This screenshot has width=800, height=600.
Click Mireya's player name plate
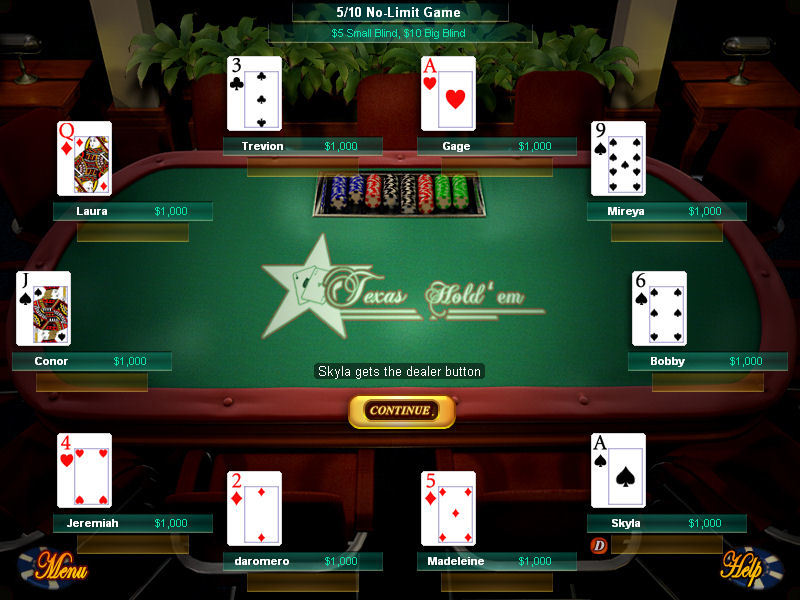click(x=666, y=211)
